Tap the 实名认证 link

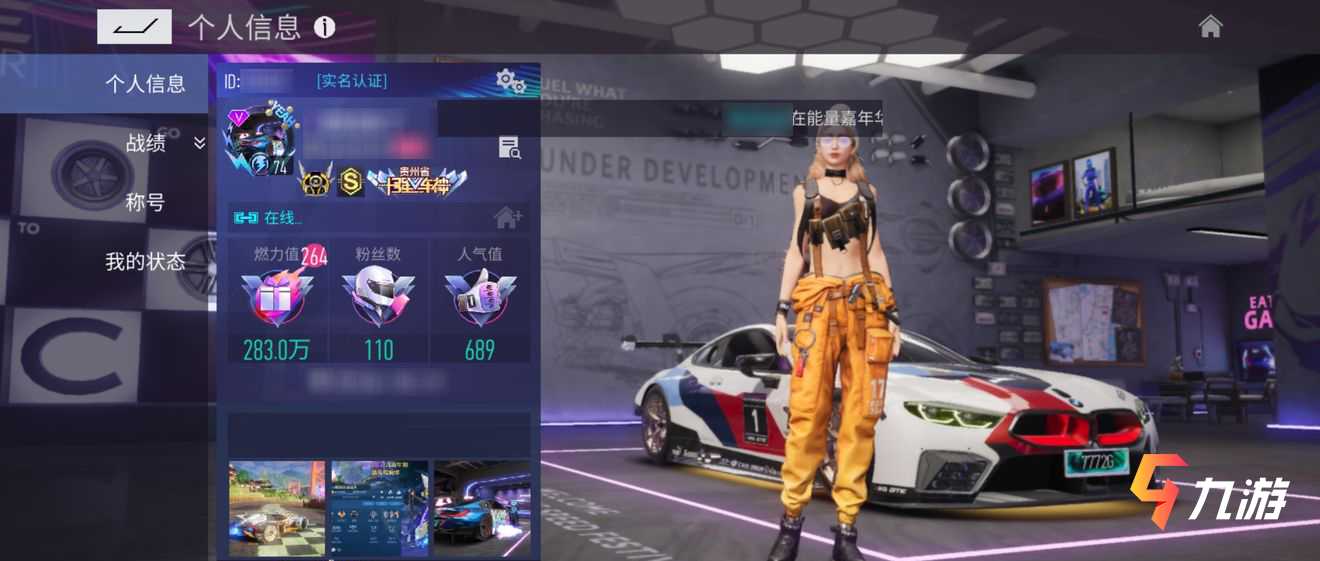(x=351, y=81)
